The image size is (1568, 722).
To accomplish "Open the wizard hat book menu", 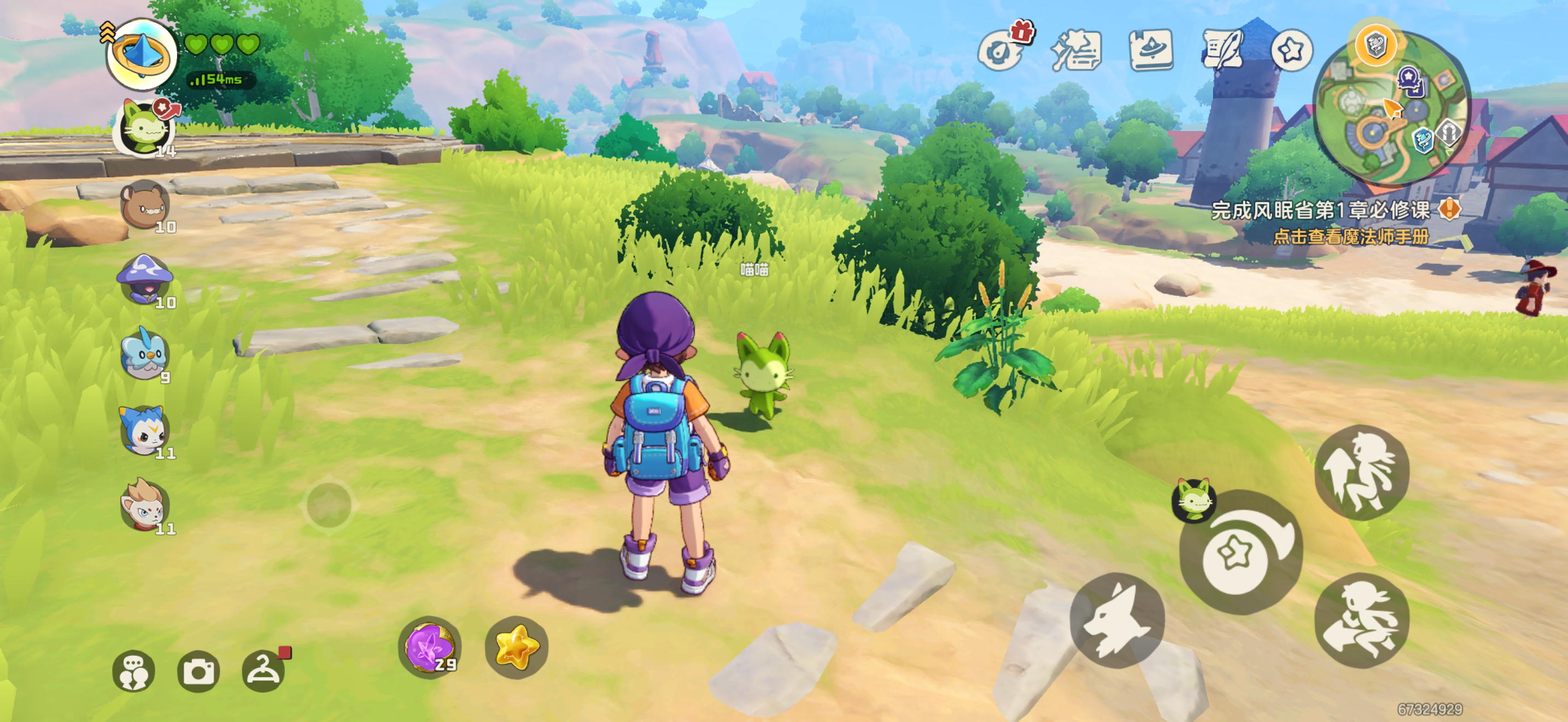I will pyautogui.click(x=1150, y=50).
